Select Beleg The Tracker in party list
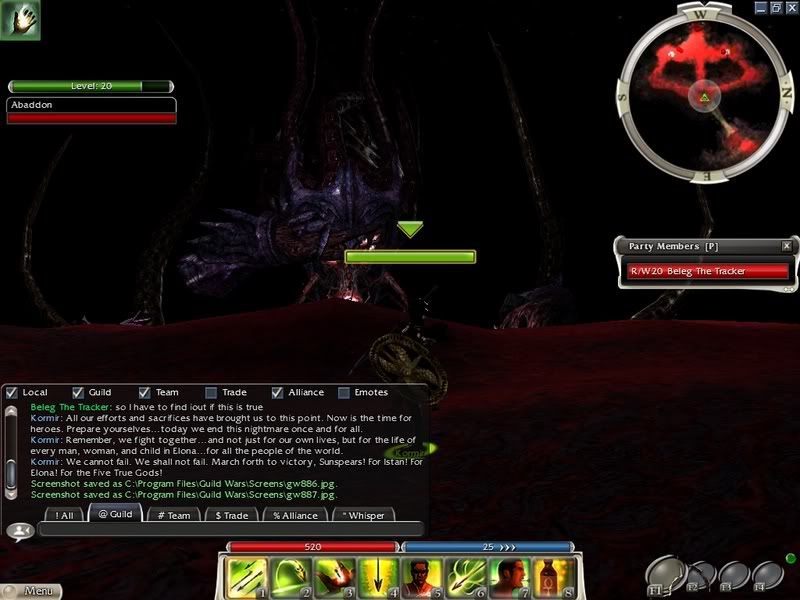The width and height of the screenshot is (800, 600). [x=706, y=271]
